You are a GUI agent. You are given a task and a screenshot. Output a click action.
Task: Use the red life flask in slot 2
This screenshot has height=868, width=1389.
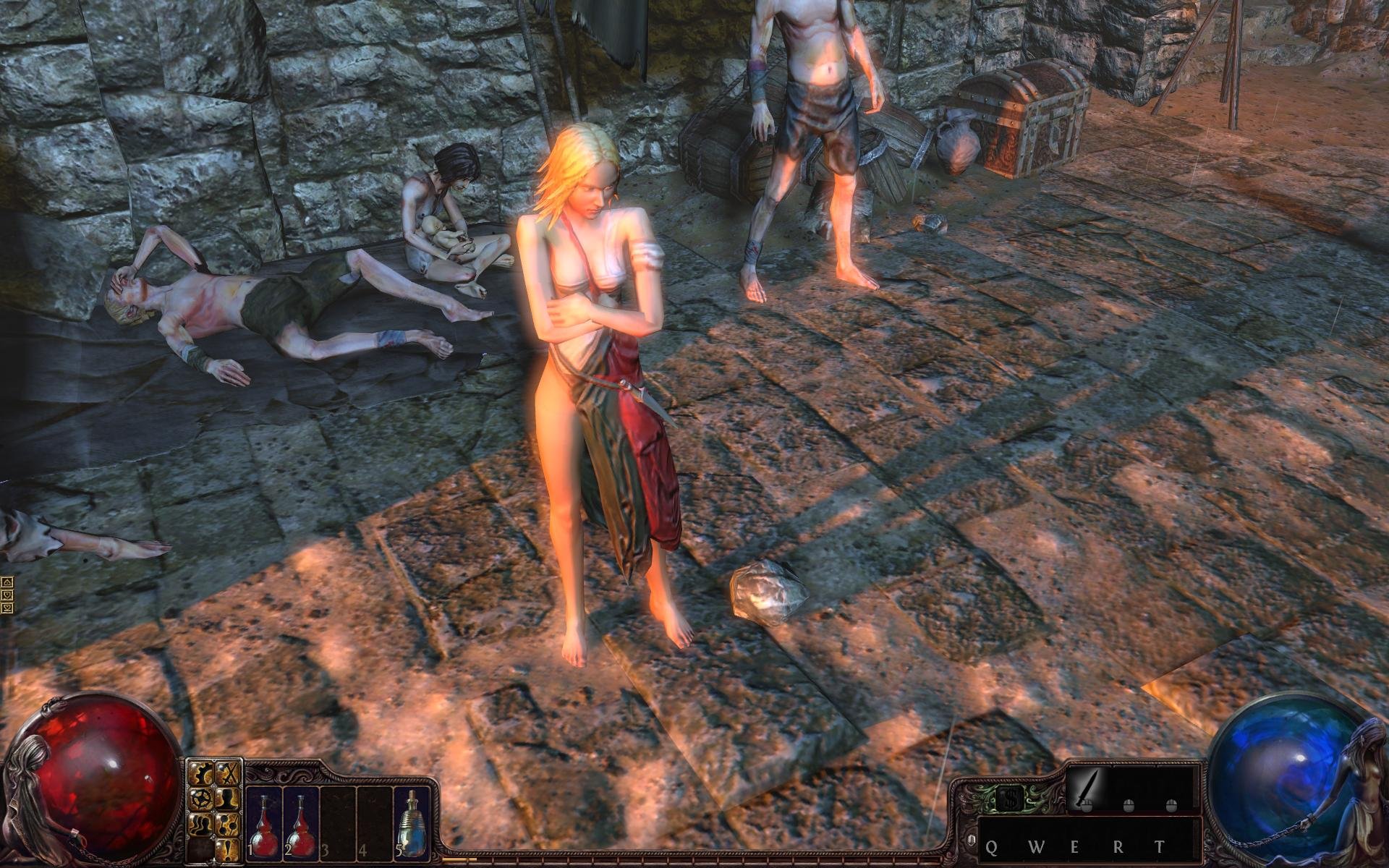click(x=300, y=823)
